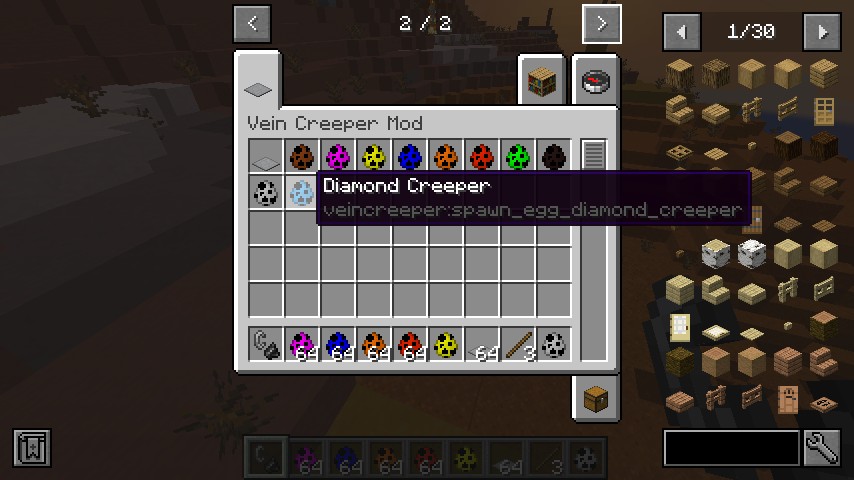Click the creative inventory scrollbar handle
The height and width of the screenshot is (480, 854).
(594, 154)
